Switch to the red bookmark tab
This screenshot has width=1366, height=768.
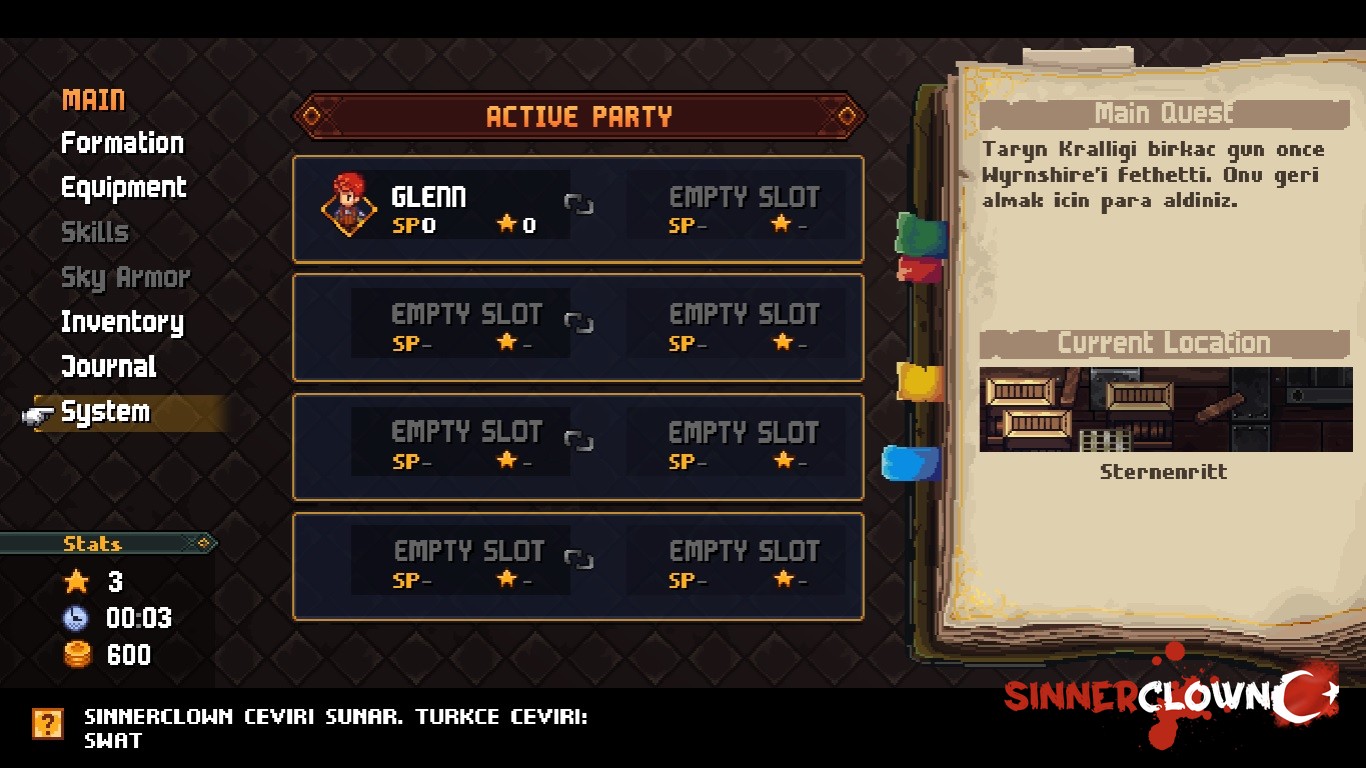(x=918, y=269)
